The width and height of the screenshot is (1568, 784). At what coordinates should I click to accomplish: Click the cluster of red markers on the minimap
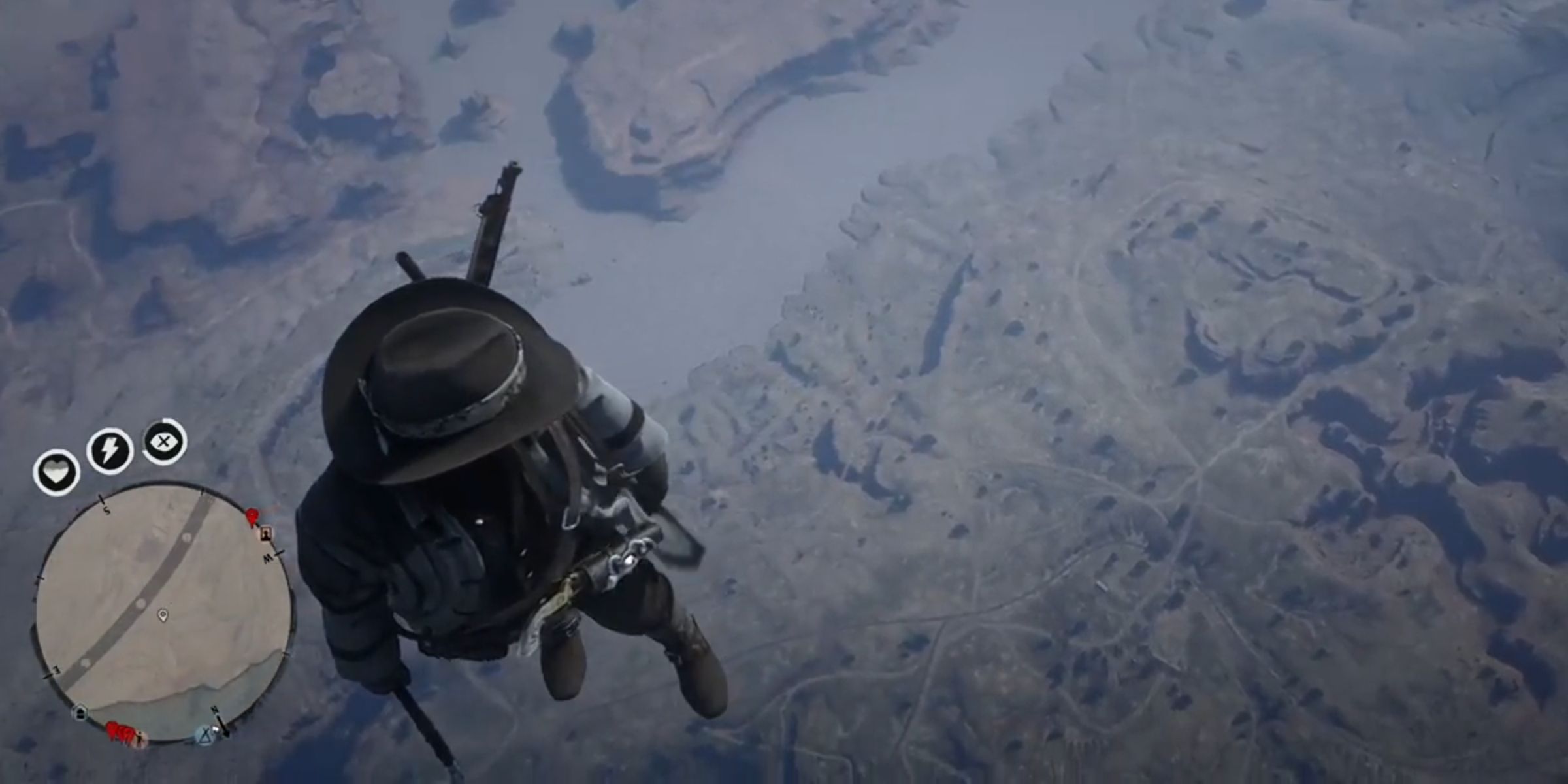tap(119, 730)
